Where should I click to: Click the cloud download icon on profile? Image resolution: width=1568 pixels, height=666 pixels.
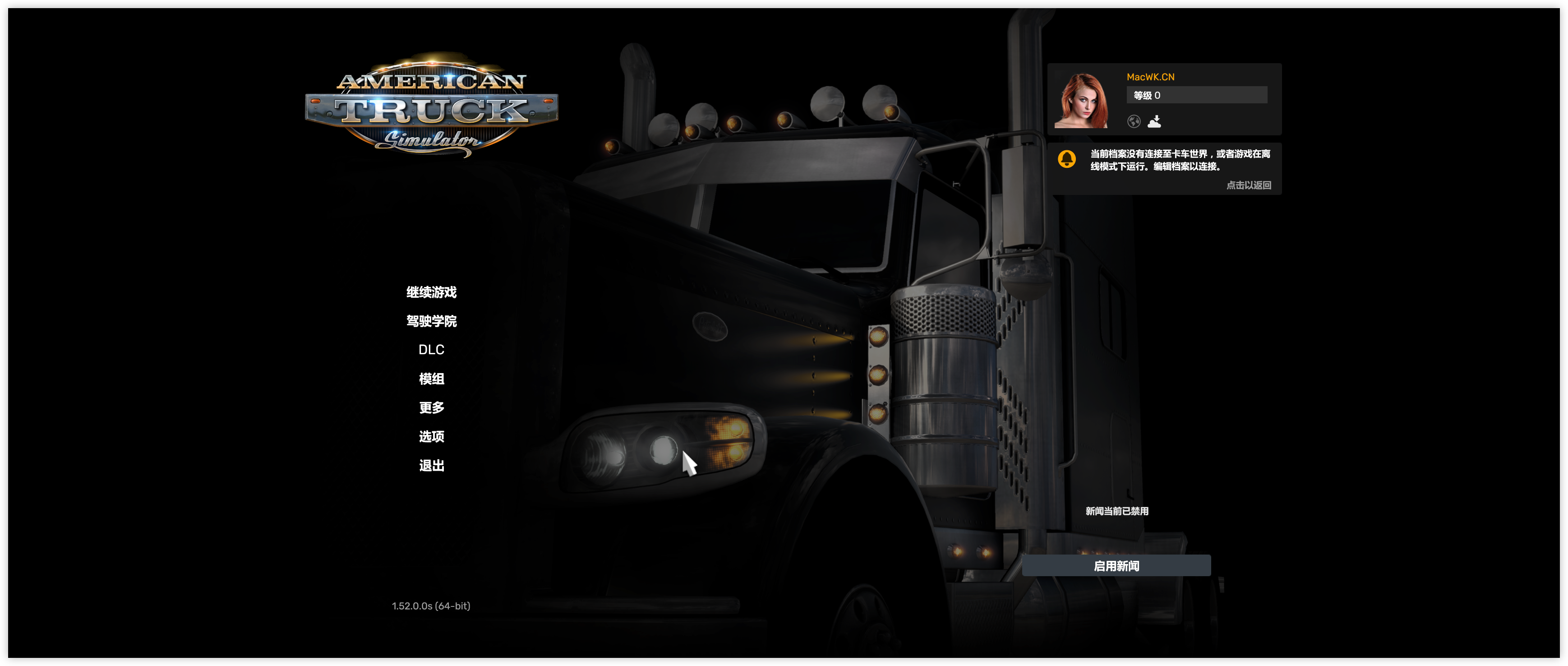click(x=1154, y=122)
